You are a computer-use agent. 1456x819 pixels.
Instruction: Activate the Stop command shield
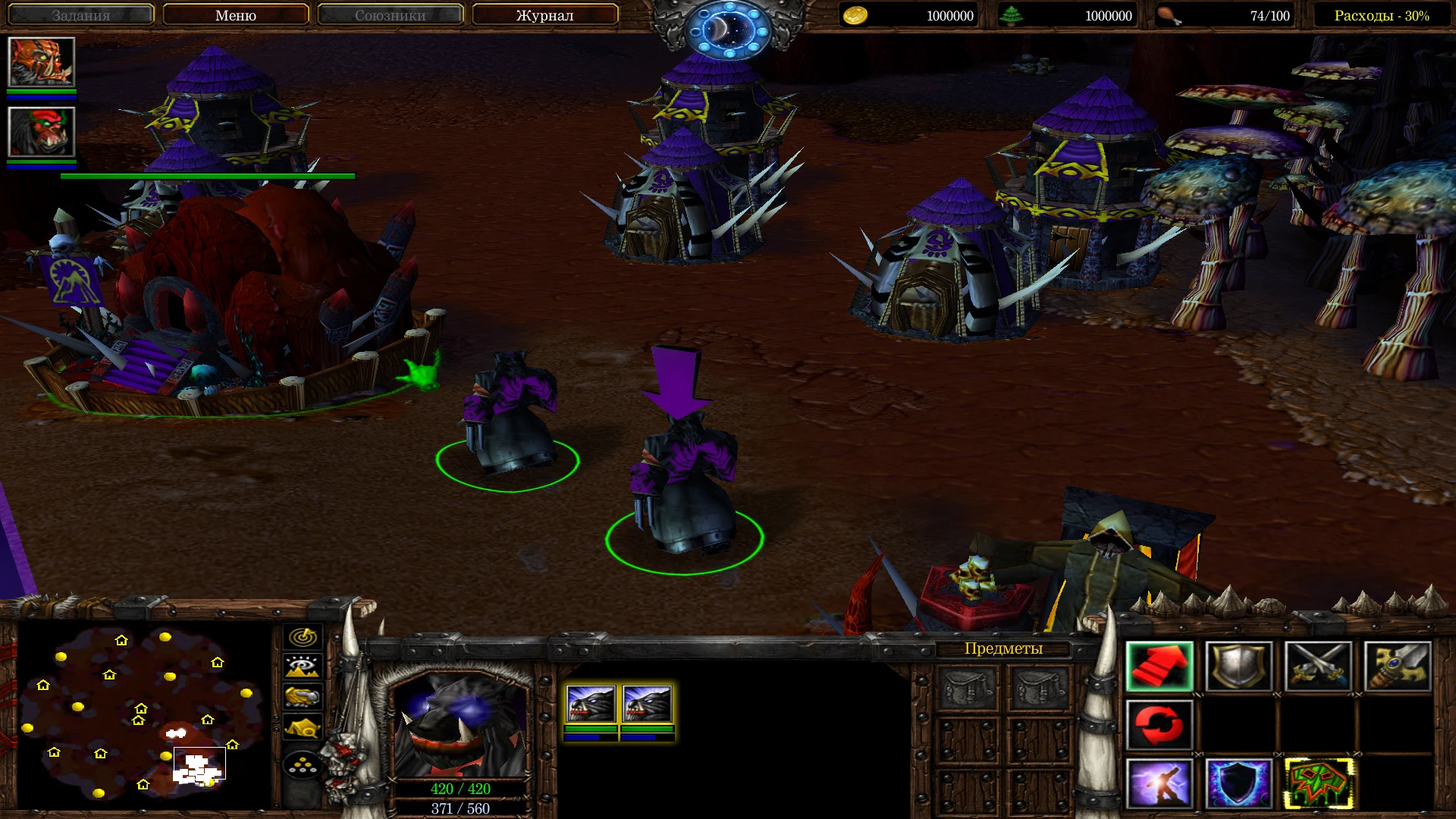[x=1239, y=667]
